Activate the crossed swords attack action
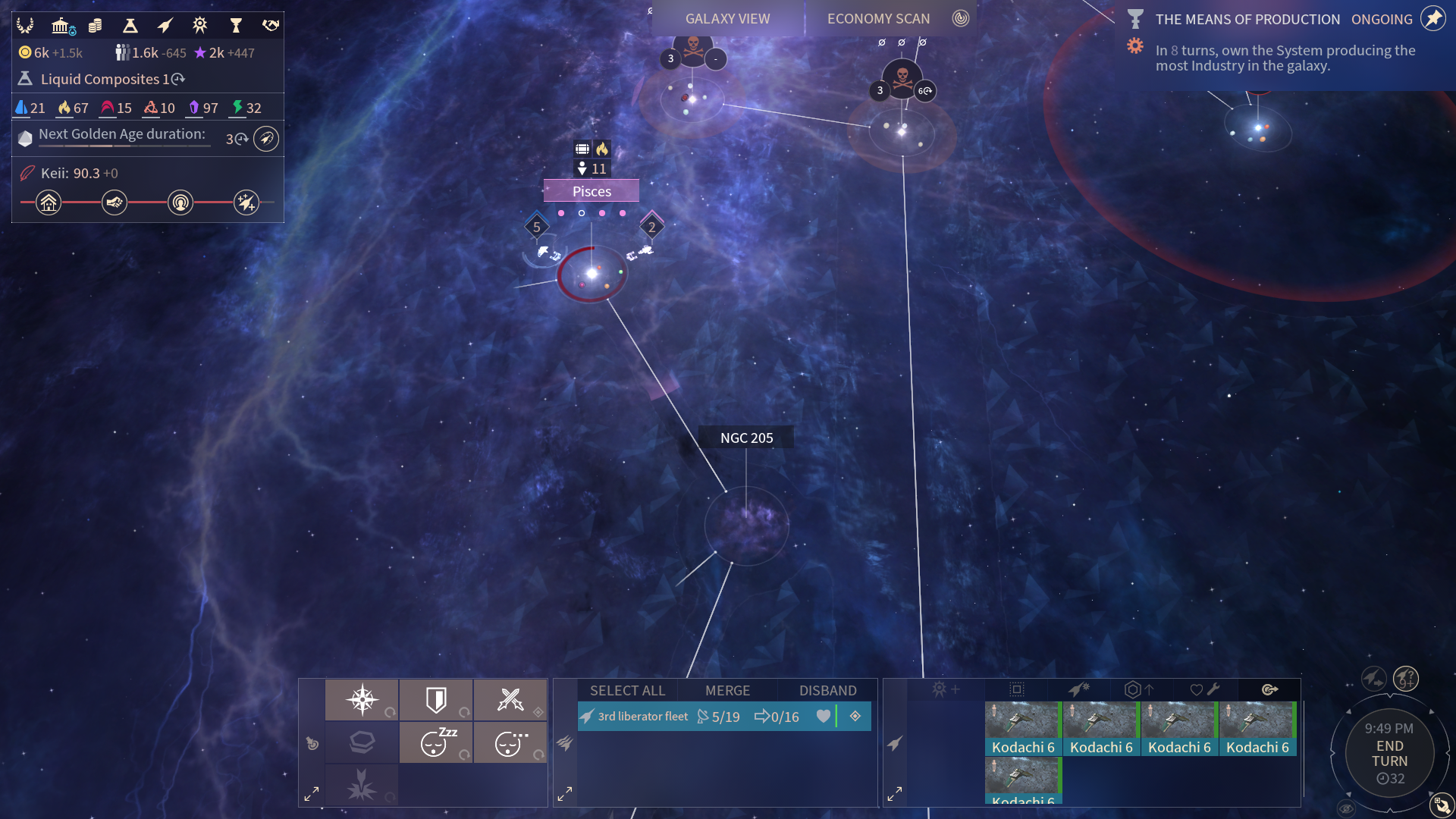Screen dimensions: 1456x819 point(510,699)
